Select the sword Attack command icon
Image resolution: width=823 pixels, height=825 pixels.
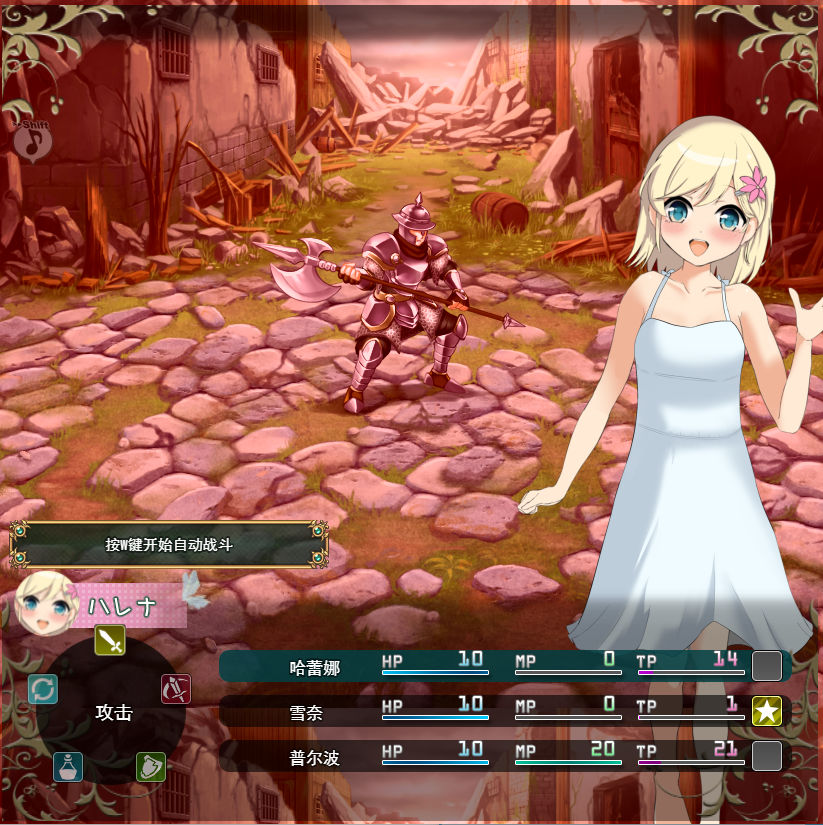point(110,640)
